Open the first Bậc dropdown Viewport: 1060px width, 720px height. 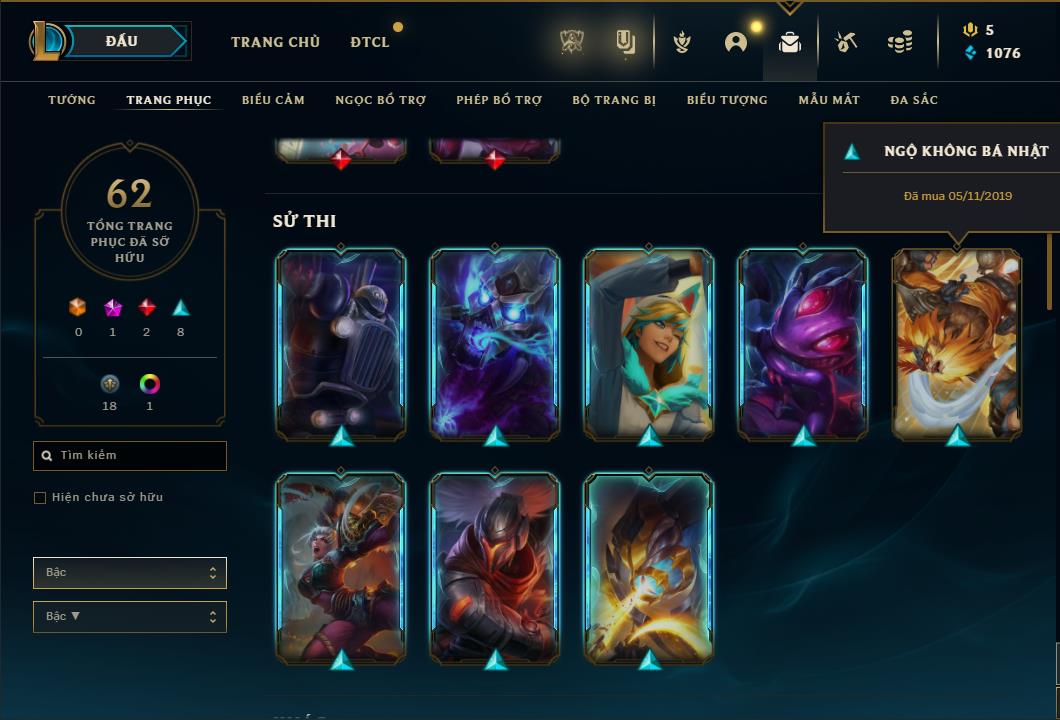point(130,573)
